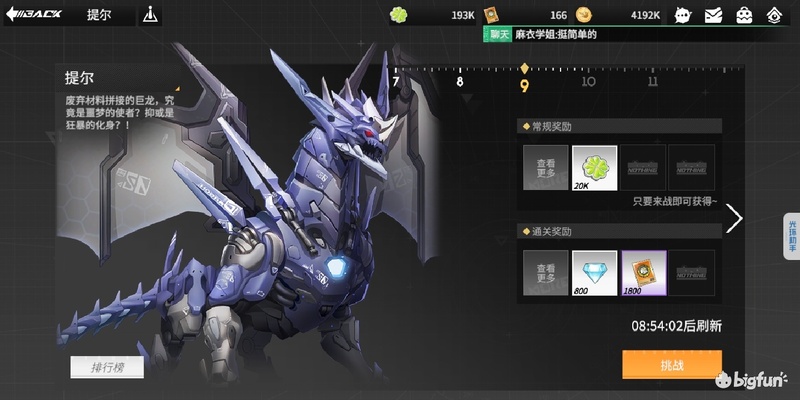This screenshot has width=800, height=400.
Task: Open the backpack bag icon
Action: click(x=745, y=15)
